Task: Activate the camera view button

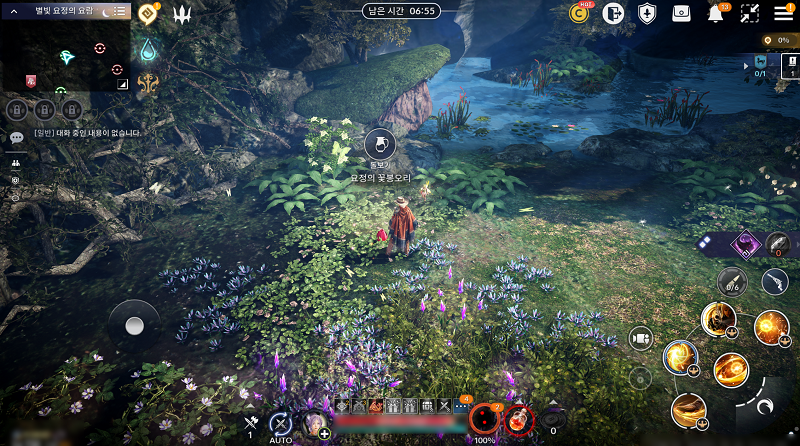Action: tap(640, 338)
